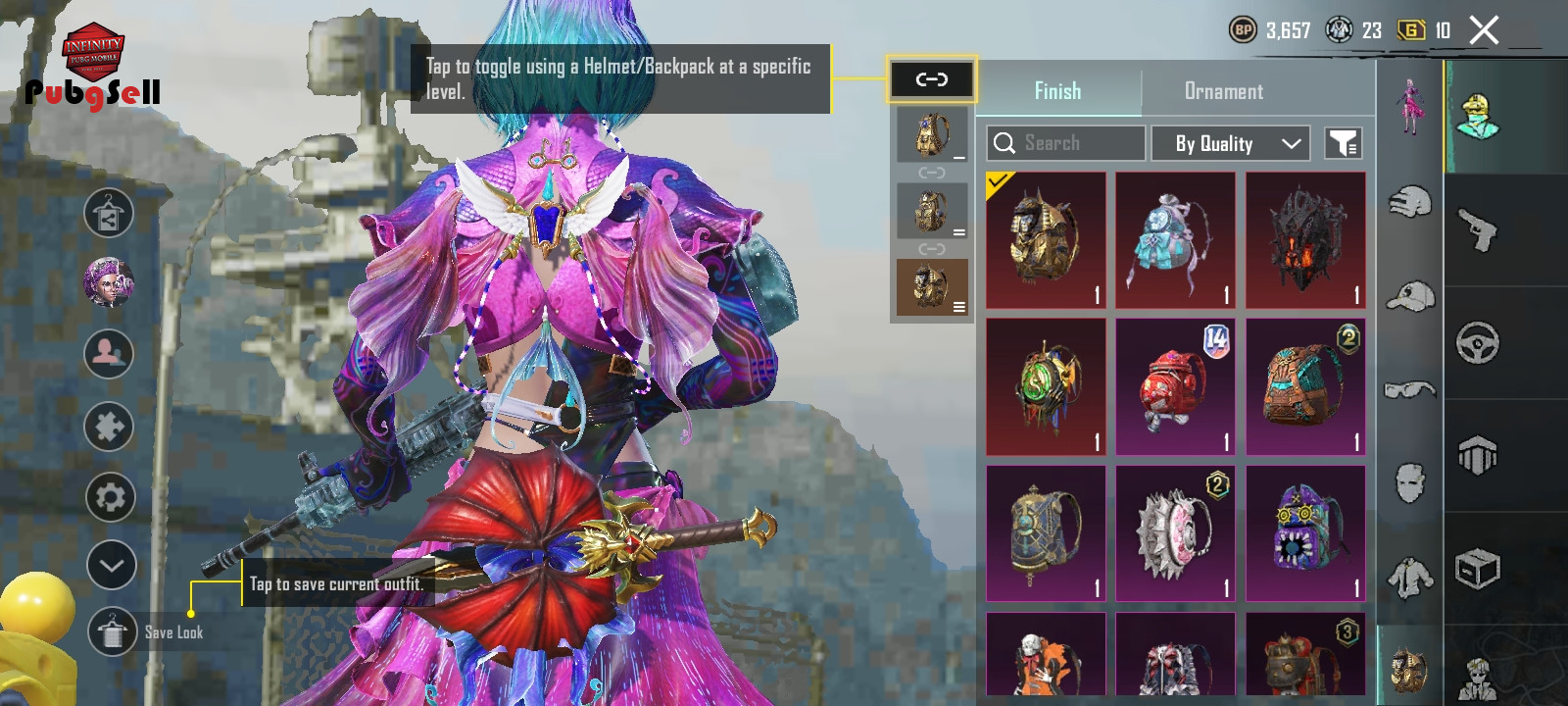1568x706 pixels.
Task: Open the filter funnel button
Action: (1343, 143)
